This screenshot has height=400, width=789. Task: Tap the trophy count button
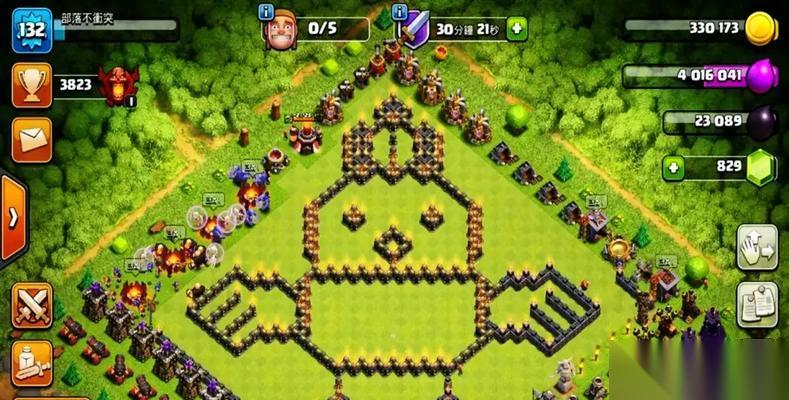click(x=31, y=85)
